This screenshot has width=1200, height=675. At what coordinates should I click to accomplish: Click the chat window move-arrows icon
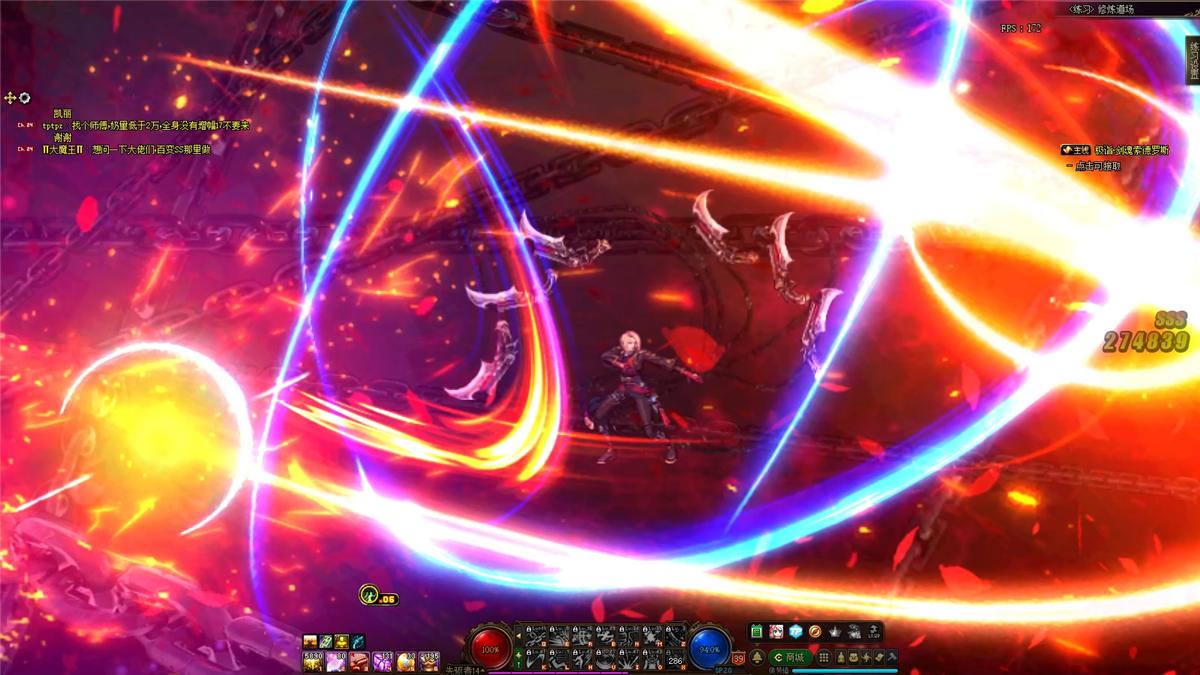pos(10,98)
